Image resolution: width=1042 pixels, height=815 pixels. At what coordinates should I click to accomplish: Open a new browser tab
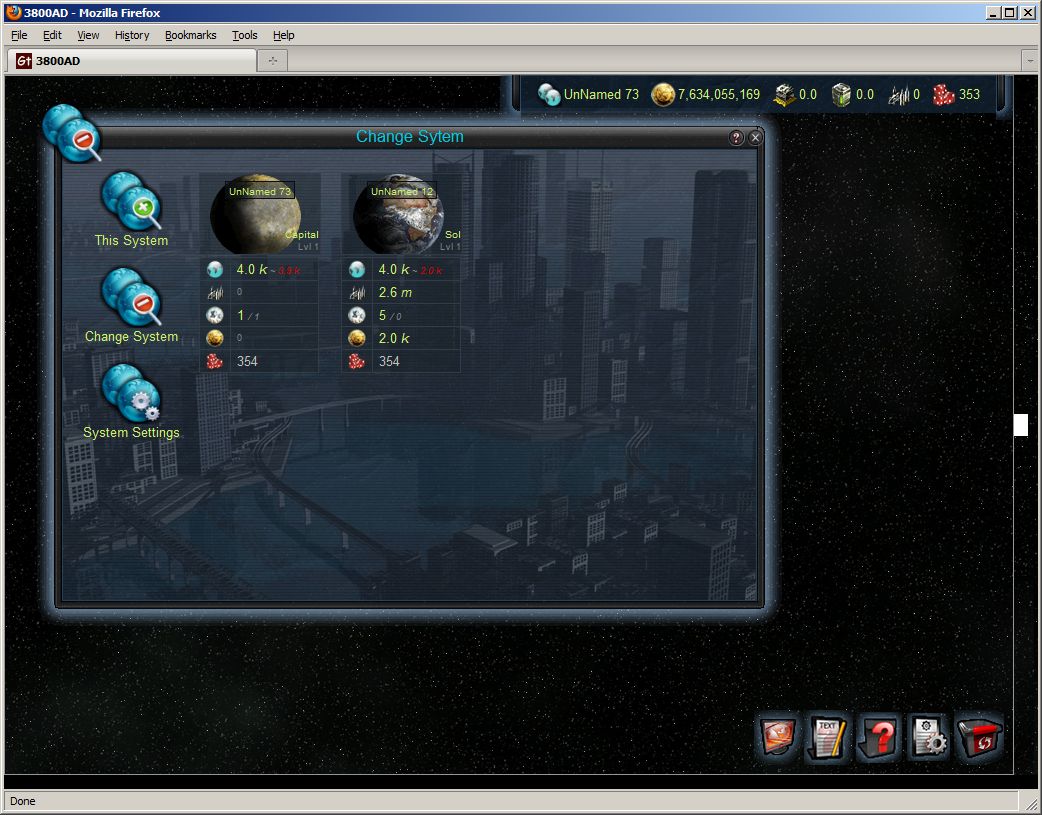point(272,61)
